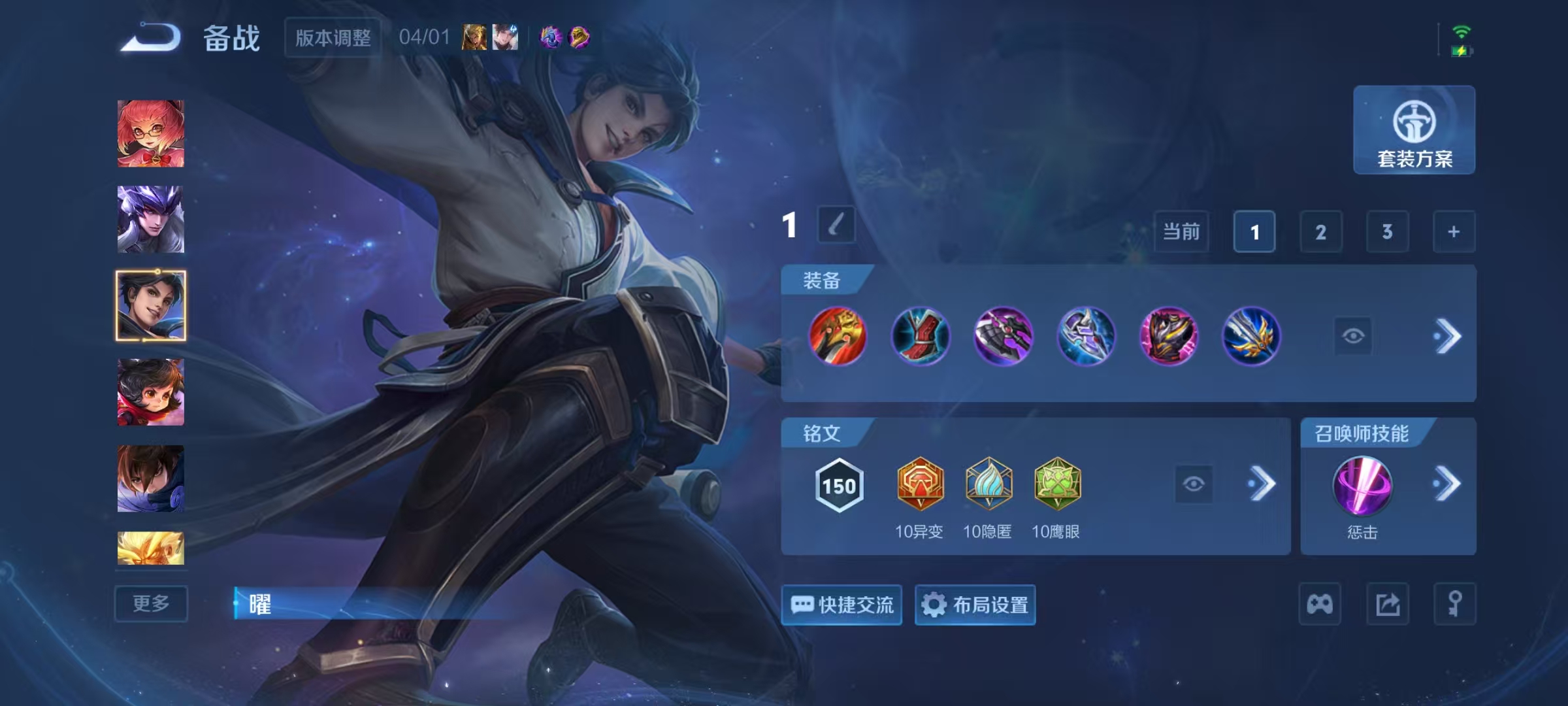Open the 套装方案 panel
Screen dimensions: 1568x706
click(x=1413, y=131)
